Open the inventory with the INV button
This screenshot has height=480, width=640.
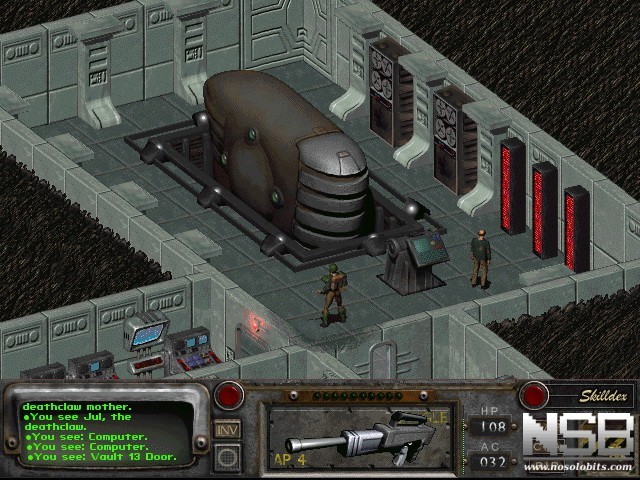227,429
